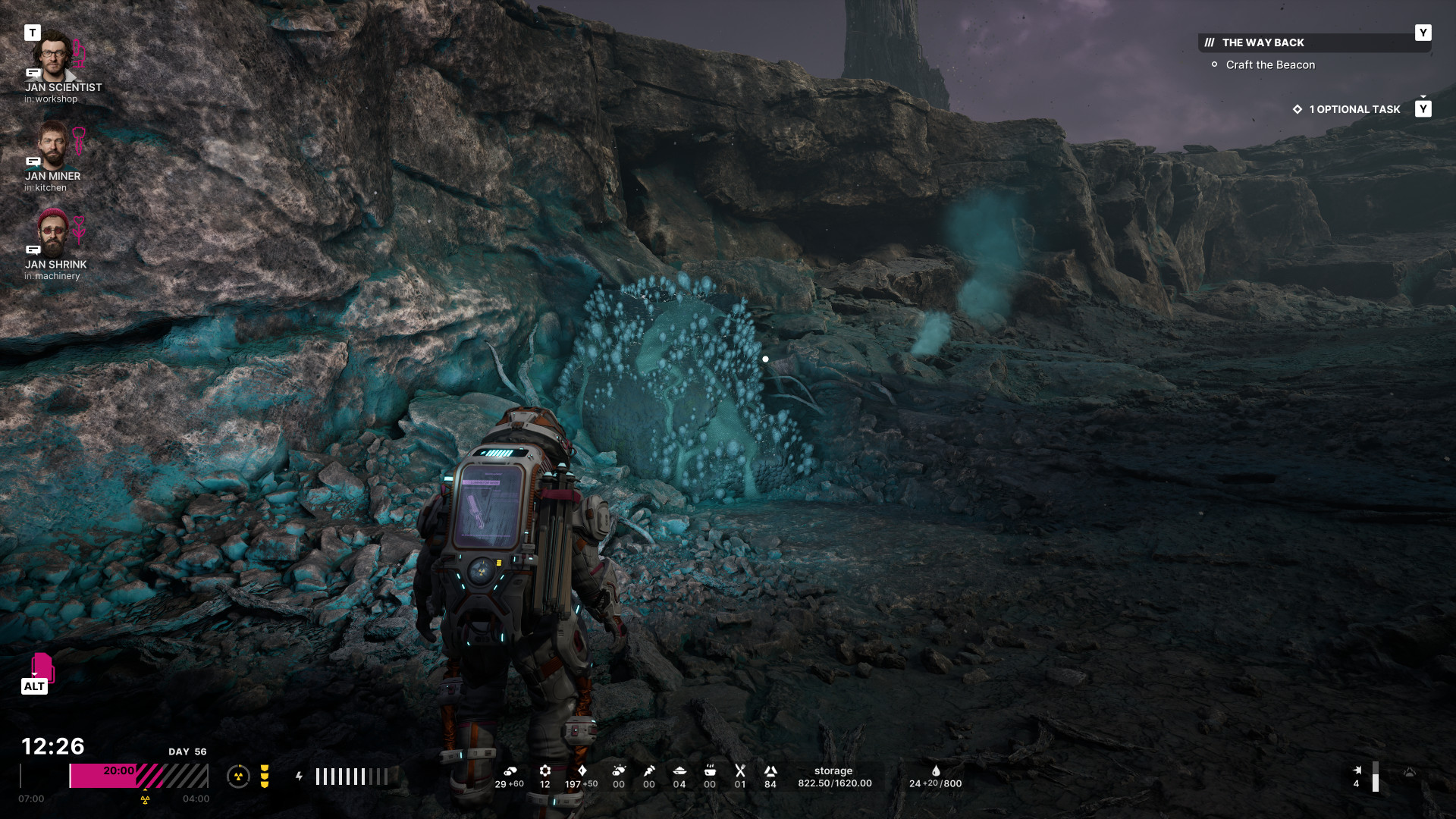Select the crossed fork and knife icon
1456x819 pixels.
pyautogui.click(x=740, y=771)
